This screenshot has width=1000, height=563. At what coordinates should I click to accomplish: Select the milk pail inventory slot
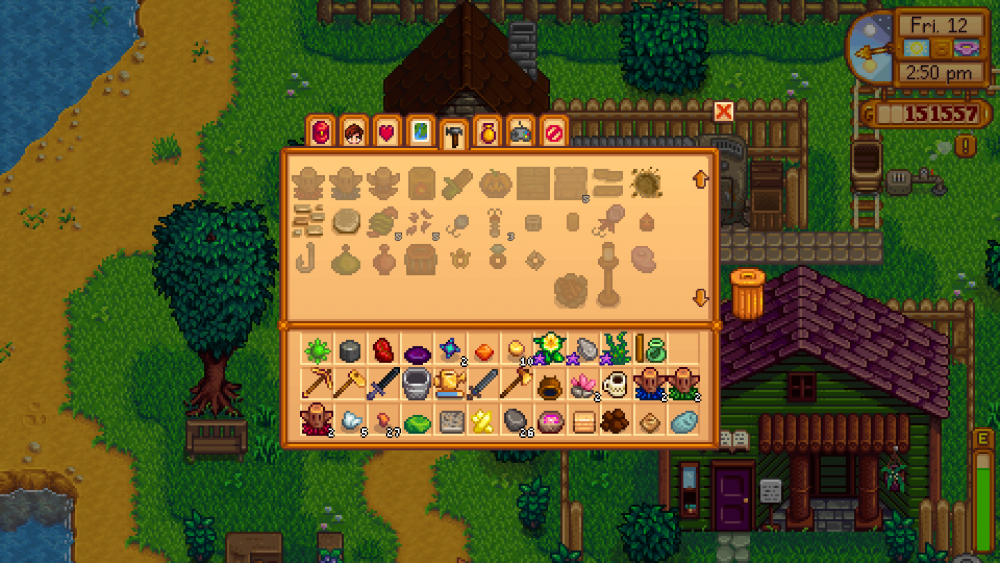point(417,383)
